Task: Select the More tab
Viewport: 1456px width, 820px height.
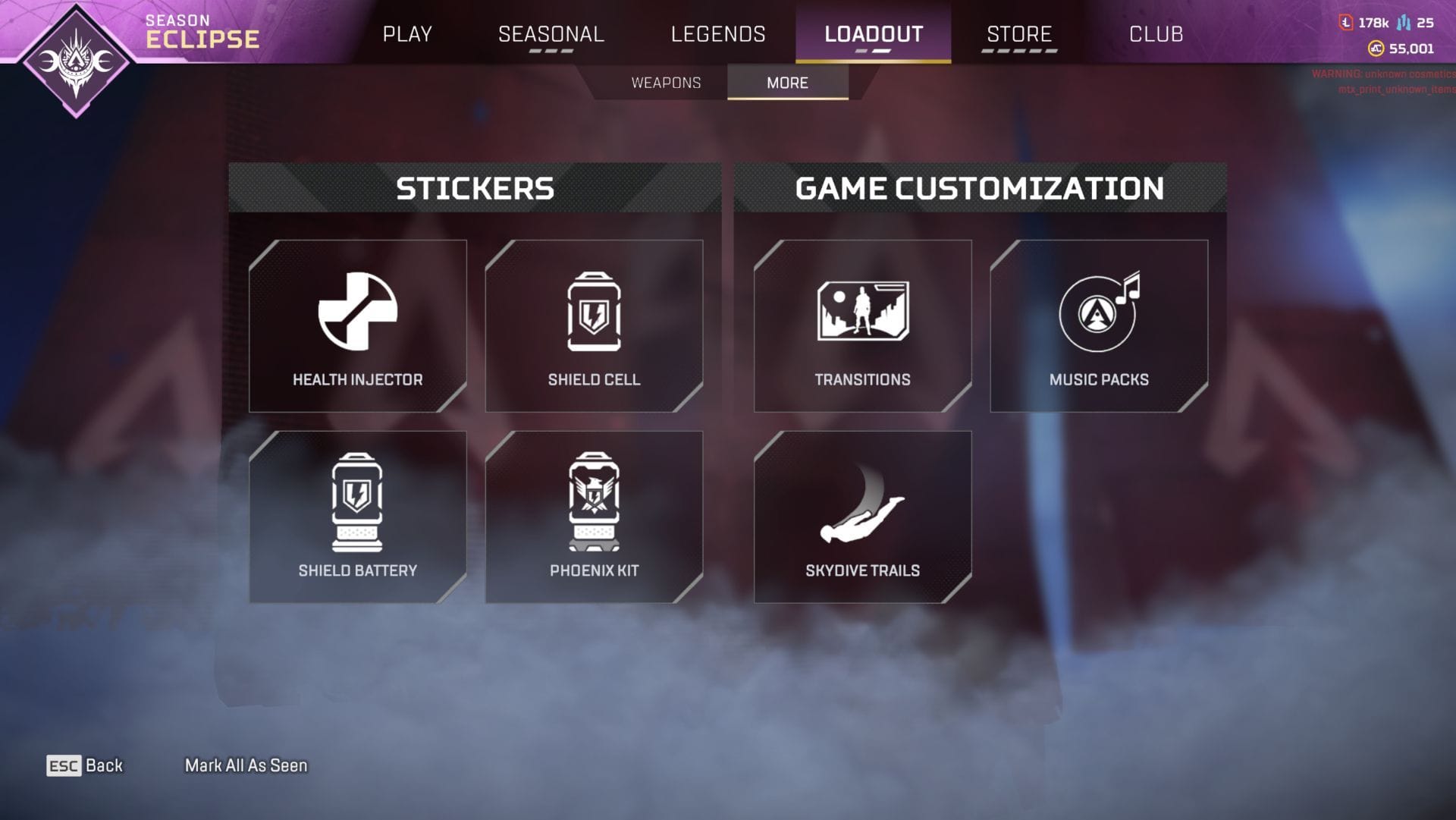Action: click(787, 83)
